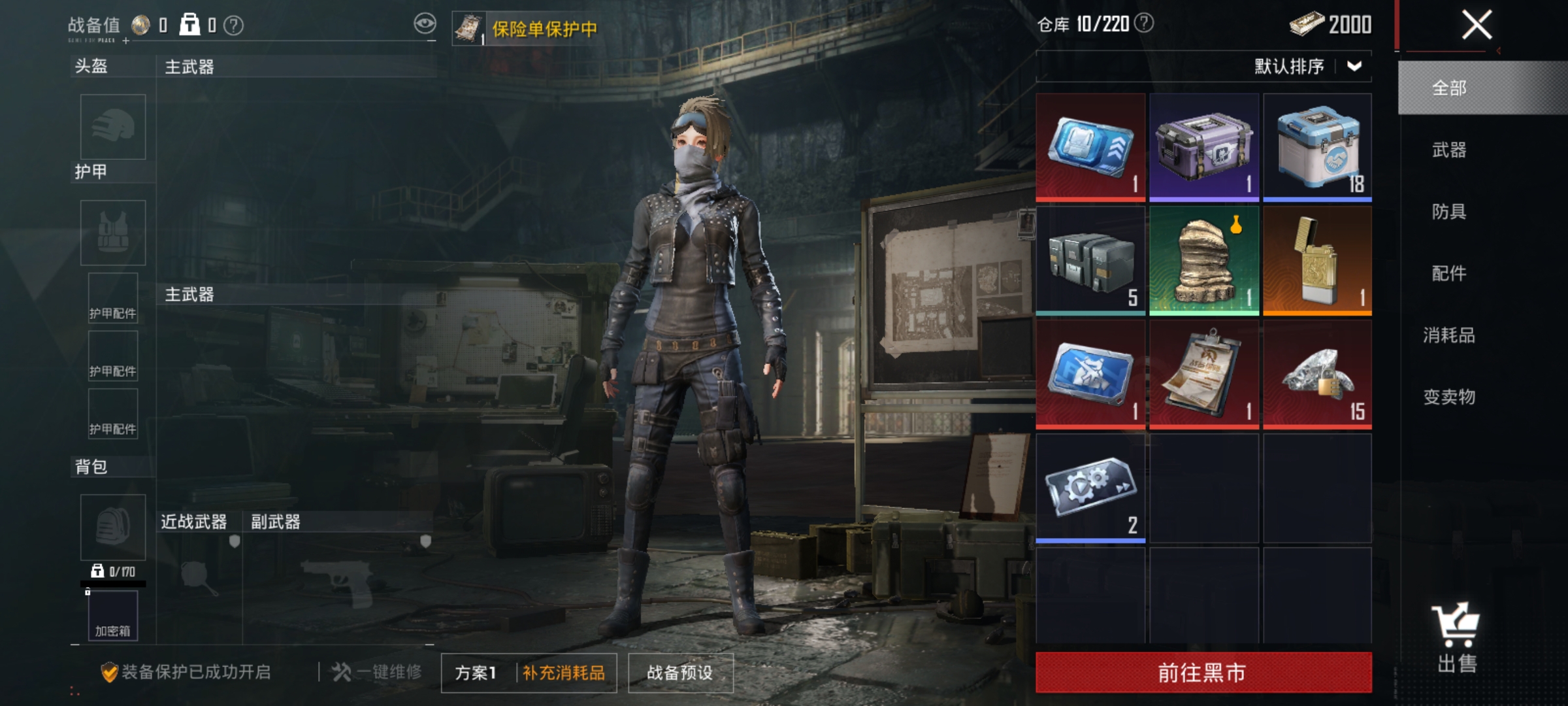This screenshot has height=706, width=1568.
Task: Select the helmet equipment slot
Action: (112, 127)
